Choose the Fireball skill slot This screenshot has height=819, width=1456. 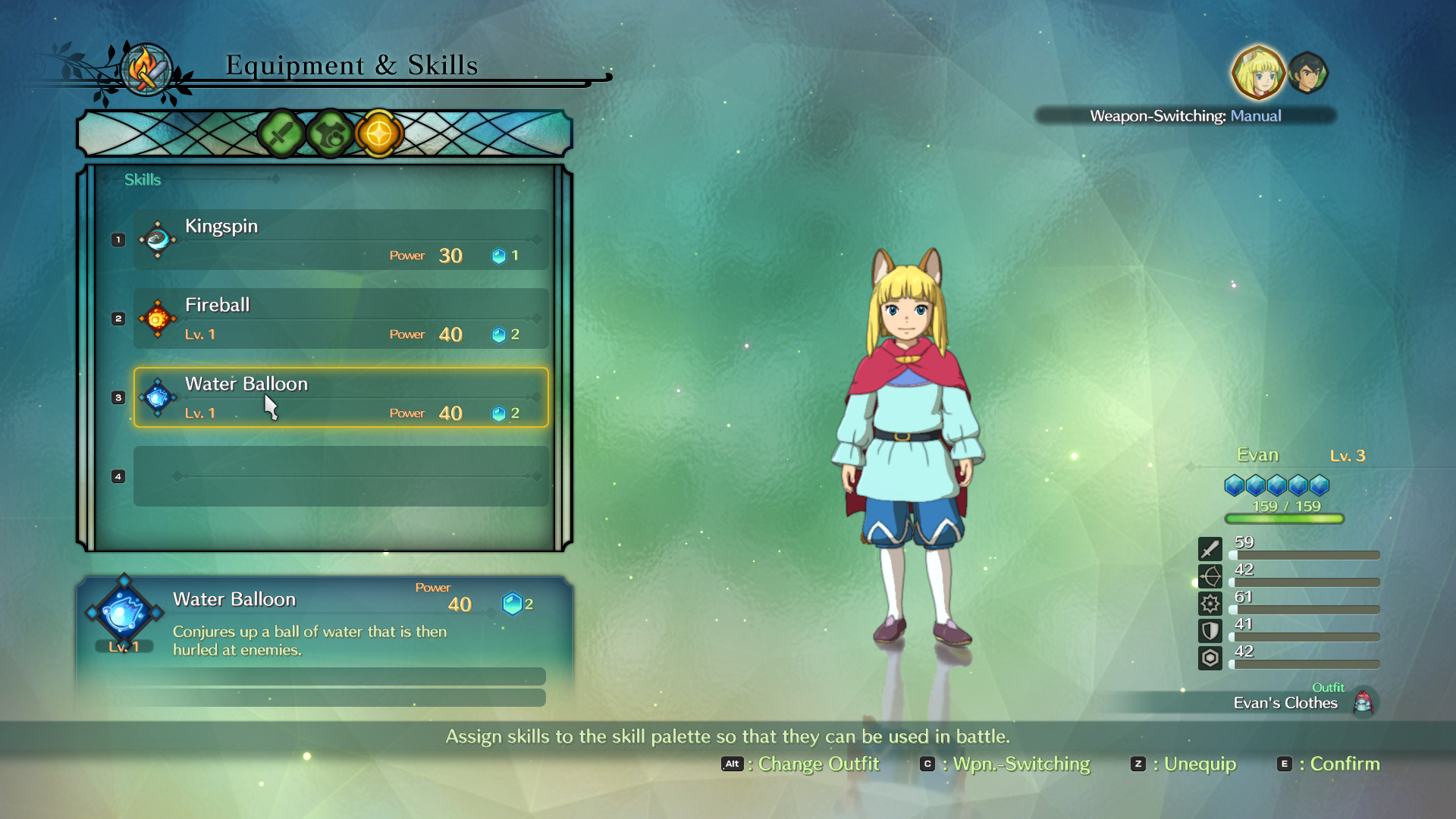click(x=340, y=318)
